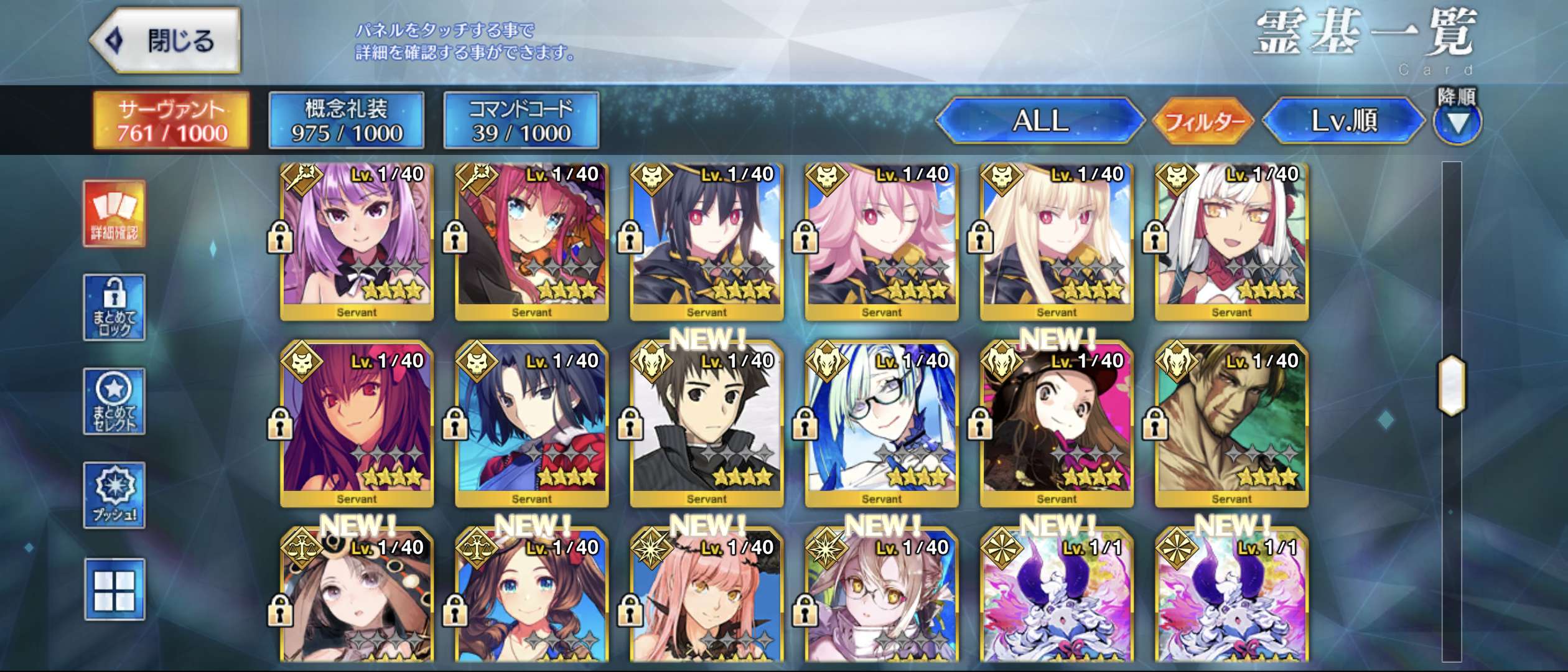The width and height of the screenshot is (1568, 672).
Task: Pick the scarred muscular man servant card
Action: pyautogui.click(x=1232, y=424)
